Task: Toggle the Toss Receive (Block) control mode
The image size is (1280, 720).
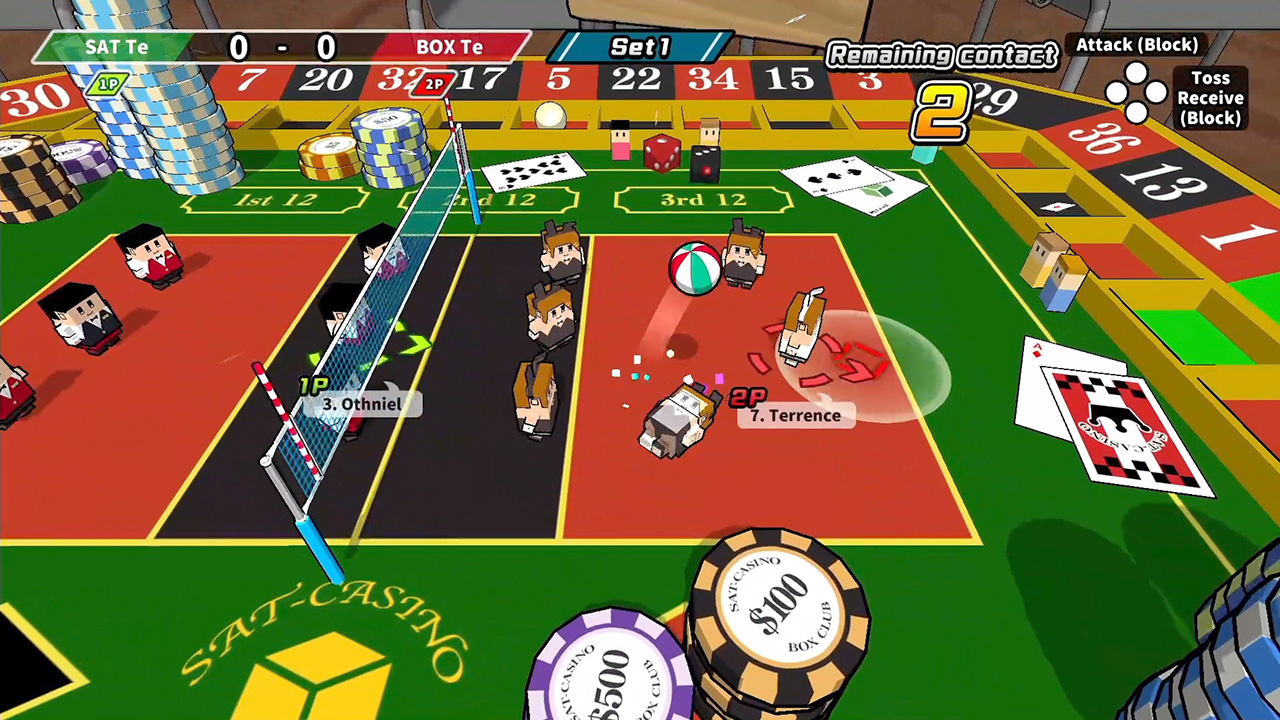Action: [x=1210, y=98]
